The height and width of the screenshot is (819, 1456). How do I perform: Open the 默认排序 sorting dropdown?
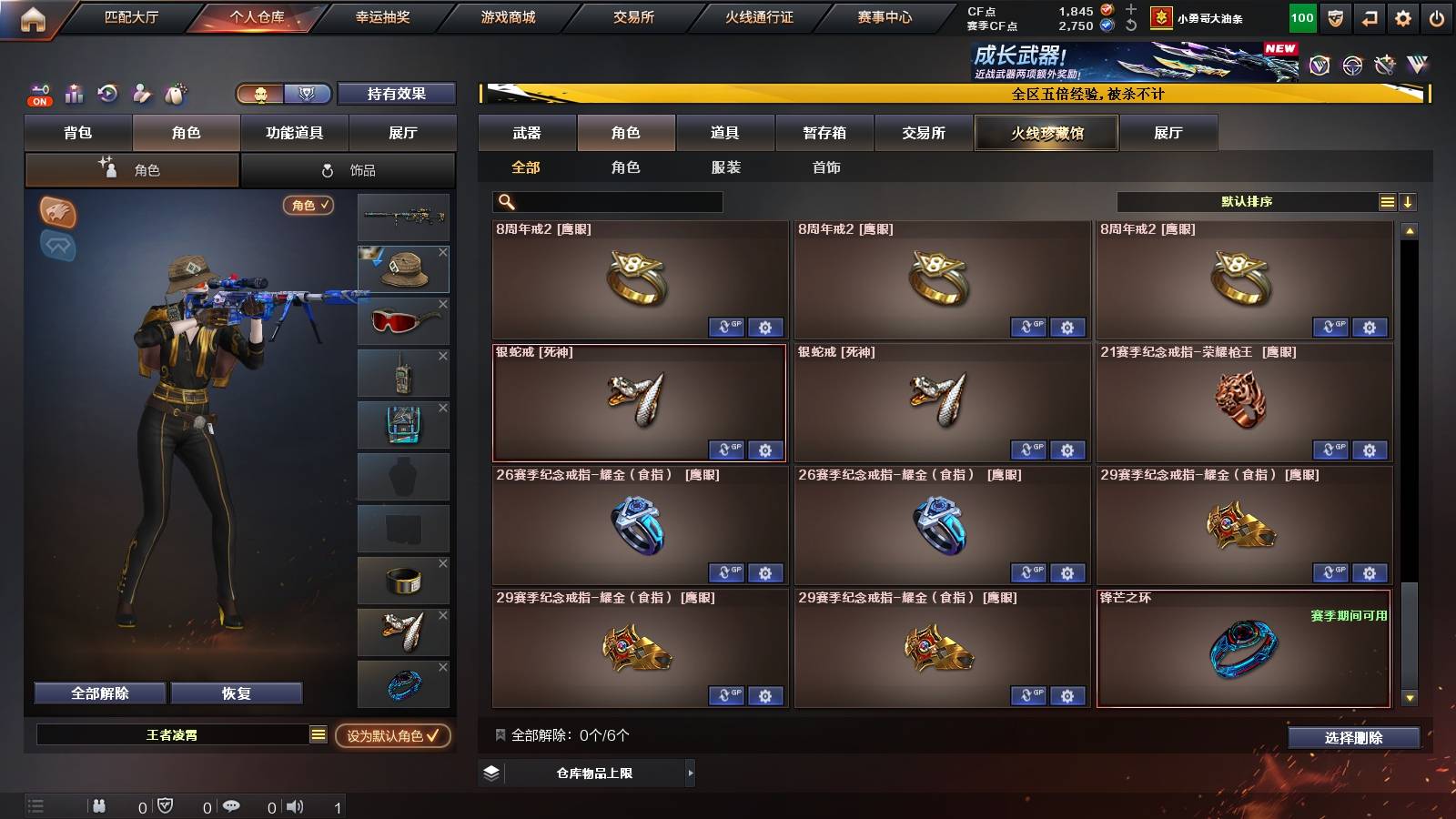(x=1247, y=201)
